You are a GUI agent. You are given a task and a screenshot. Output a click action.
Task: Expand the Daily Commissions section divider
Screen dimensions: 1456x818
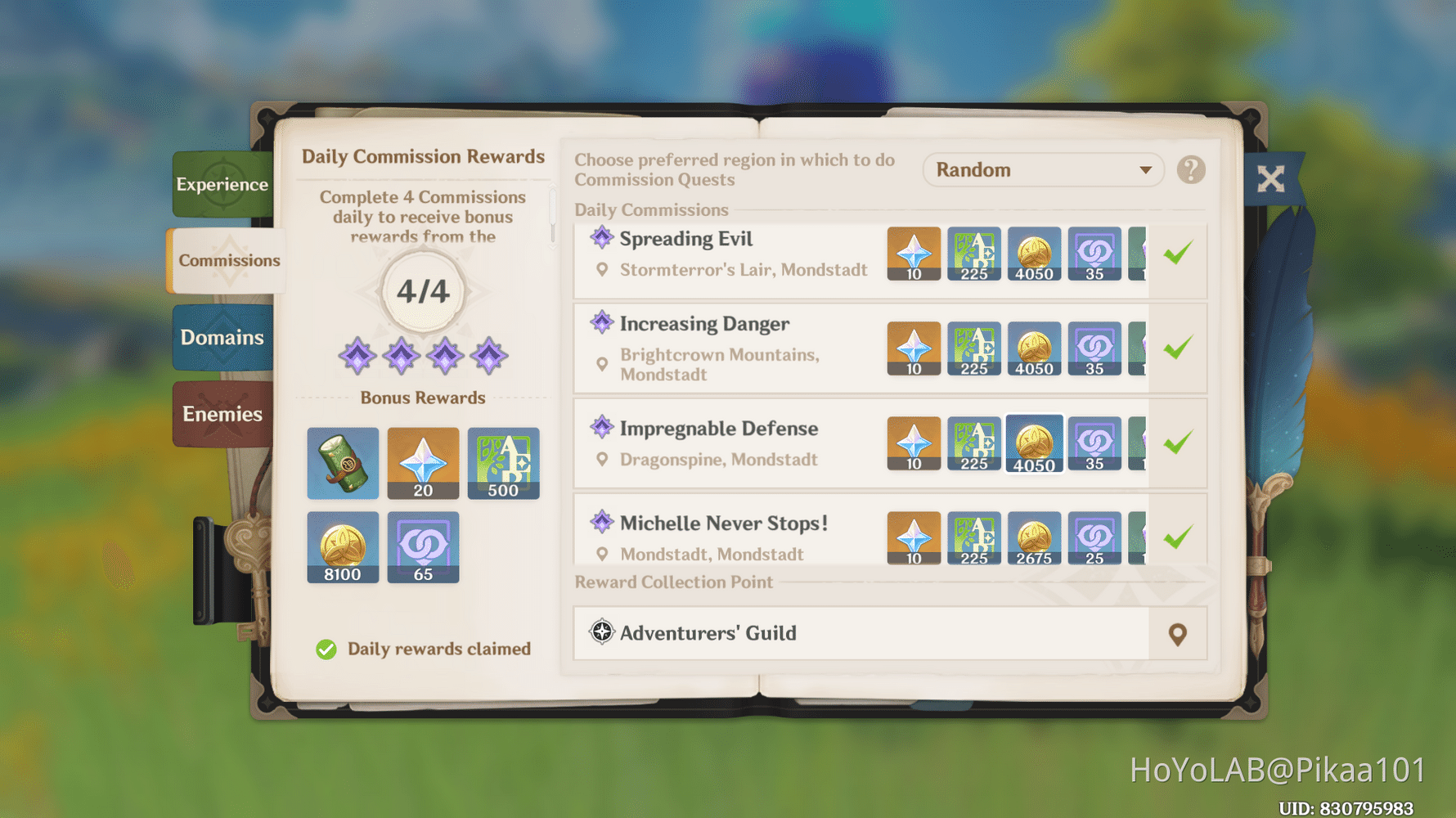pos(650,210)
